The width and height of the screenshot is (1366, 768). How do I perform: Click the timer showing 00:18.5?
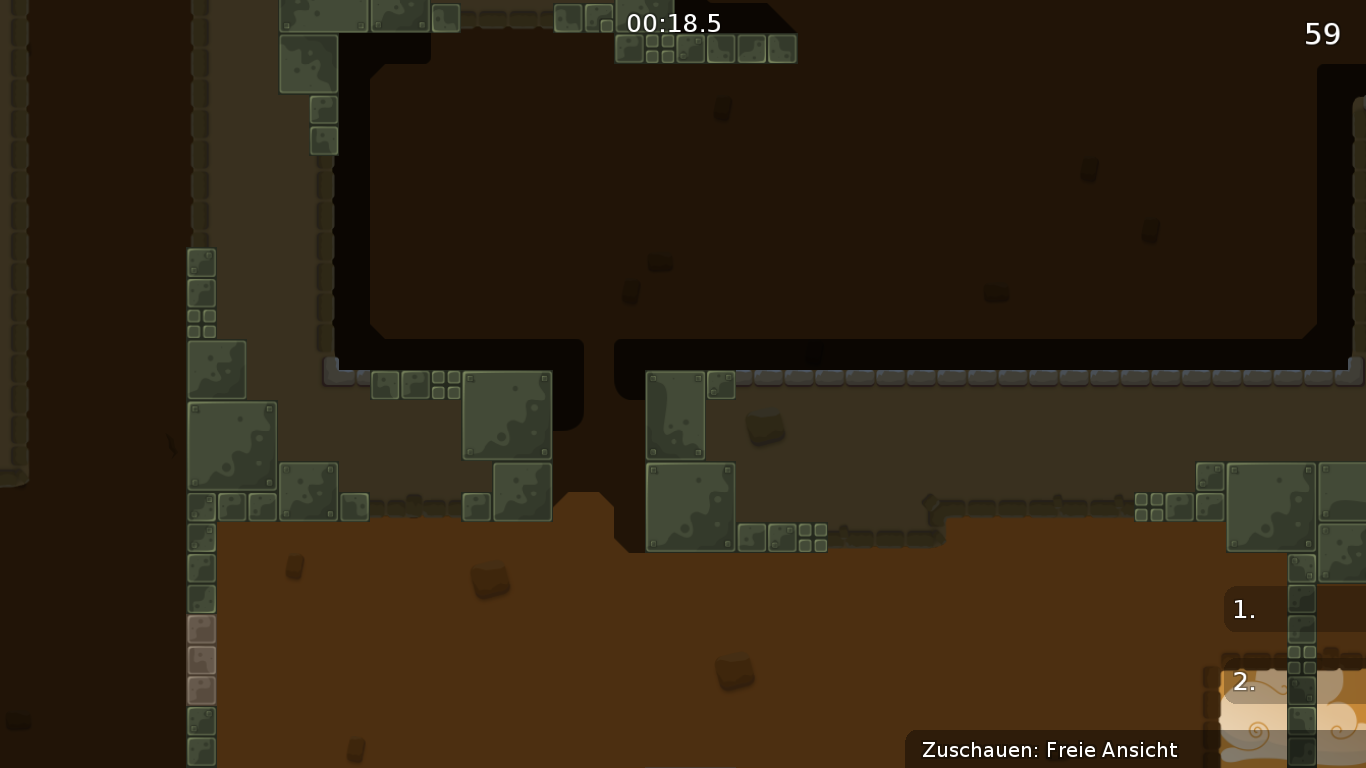pos(675,23)
